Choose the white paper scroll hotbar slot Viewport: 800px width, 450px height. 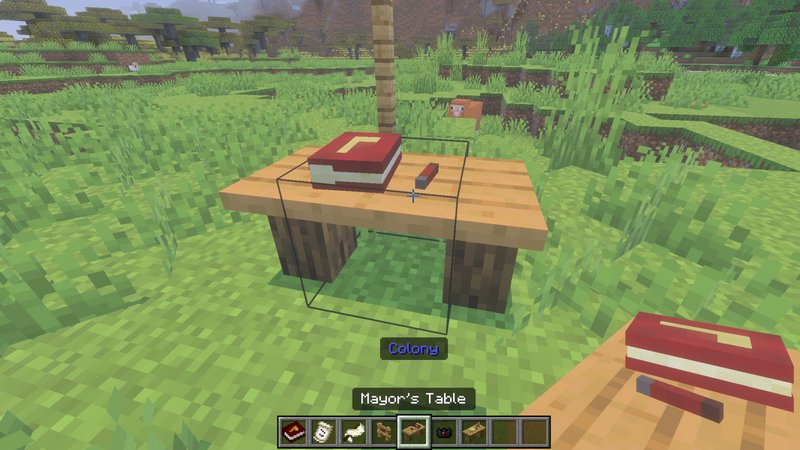[x=323, y=432]
